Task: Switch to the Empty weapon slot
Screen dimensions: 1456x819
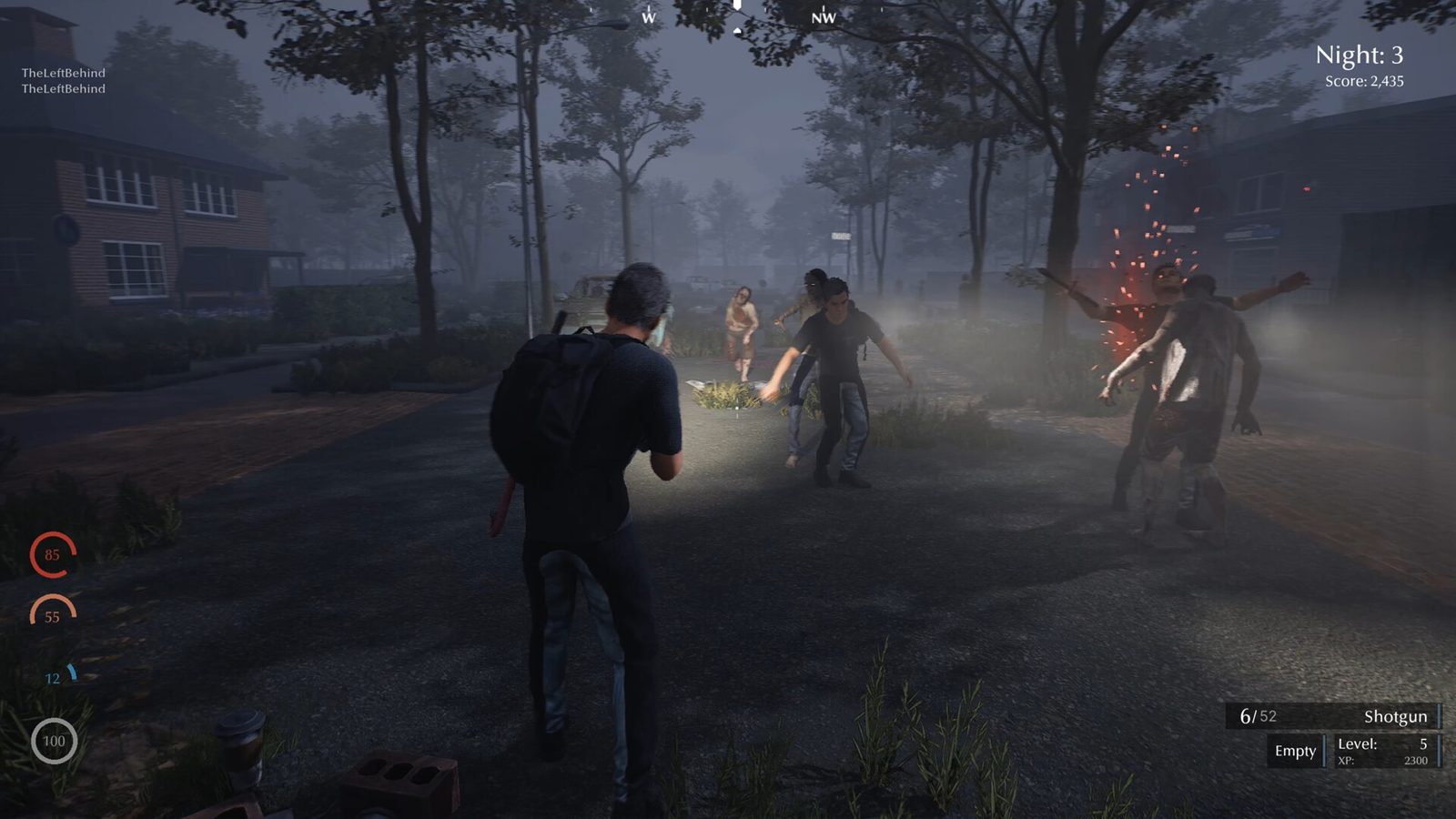Action: 1294,751
